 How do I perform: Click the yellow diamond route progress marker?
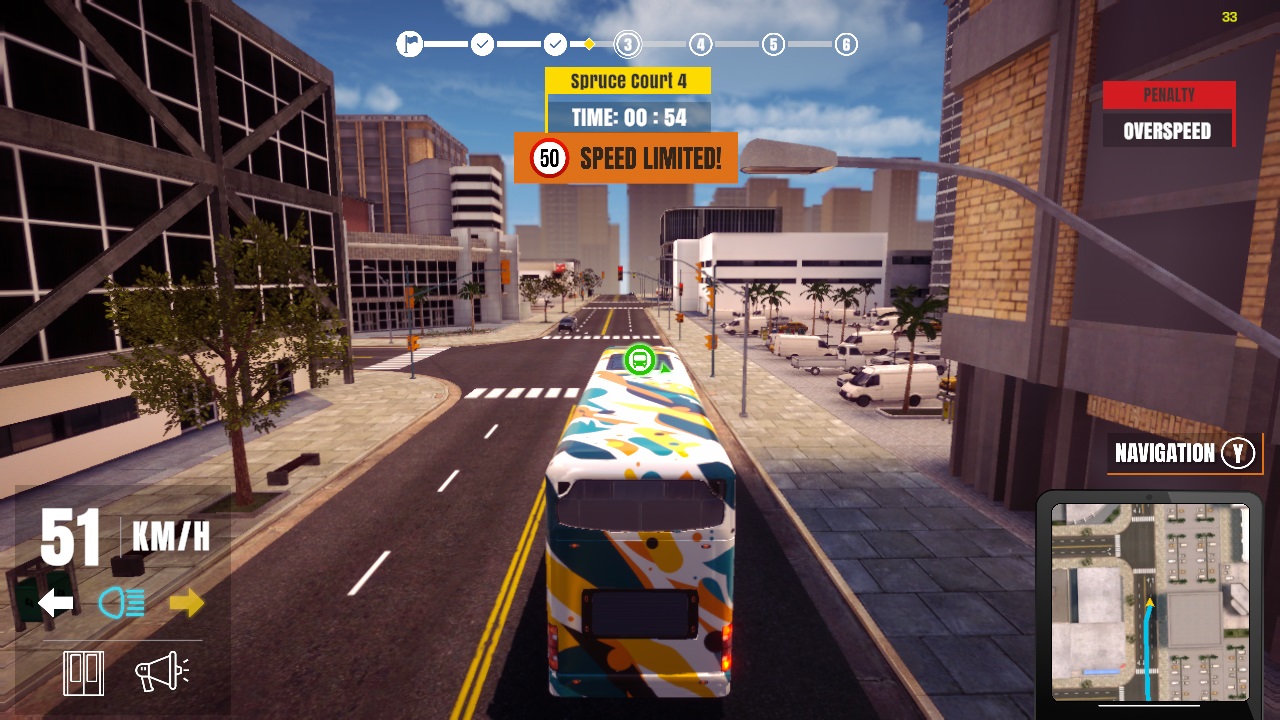tap(589, 44)
